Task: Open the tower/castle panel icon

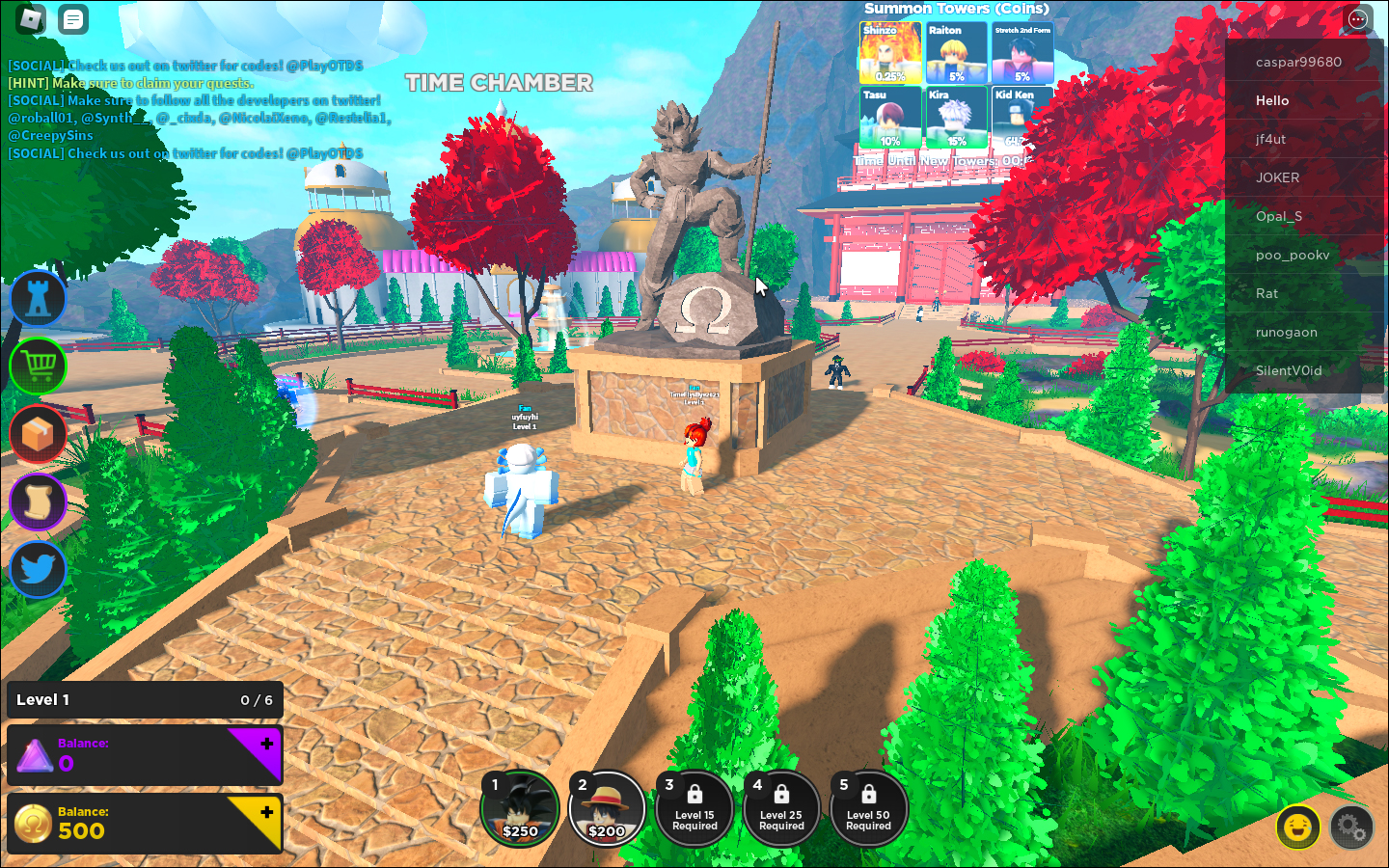Action: coord(37,298)
